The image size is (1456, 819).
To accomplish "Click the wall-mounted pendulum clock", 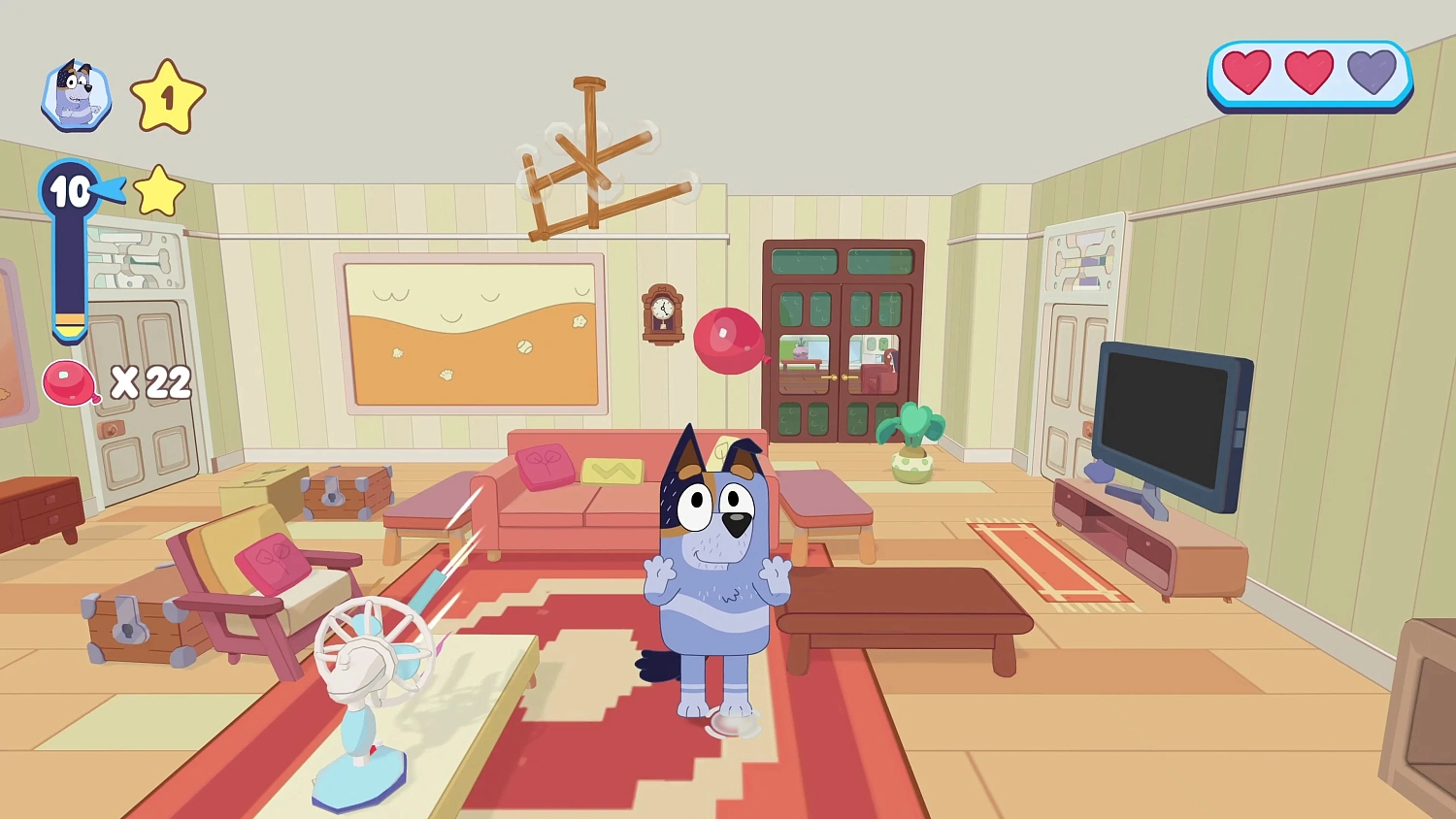I will point(663,315).
